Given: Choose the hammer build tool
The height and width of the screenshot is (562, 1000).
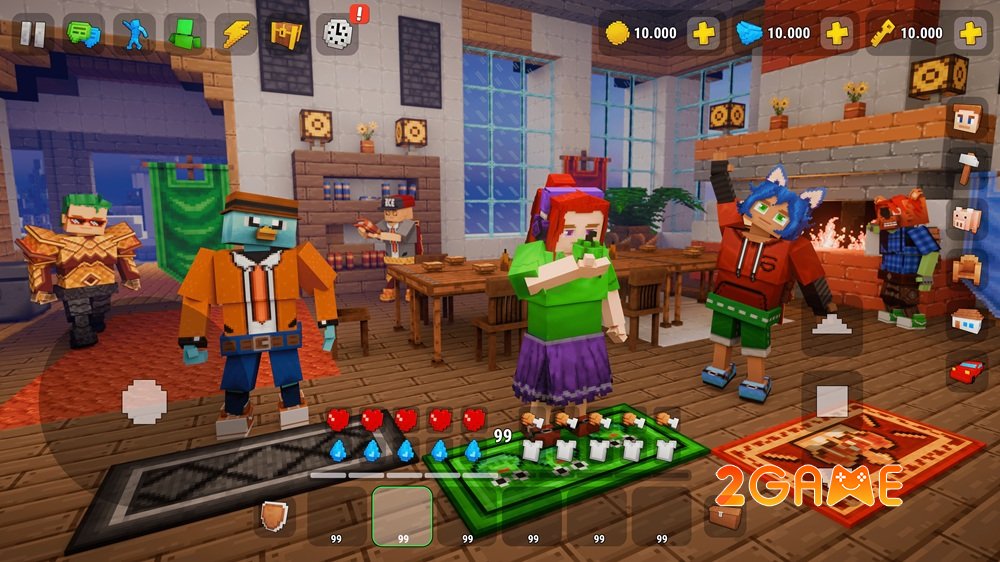Looking at the screenshot, I should point(967,168).
